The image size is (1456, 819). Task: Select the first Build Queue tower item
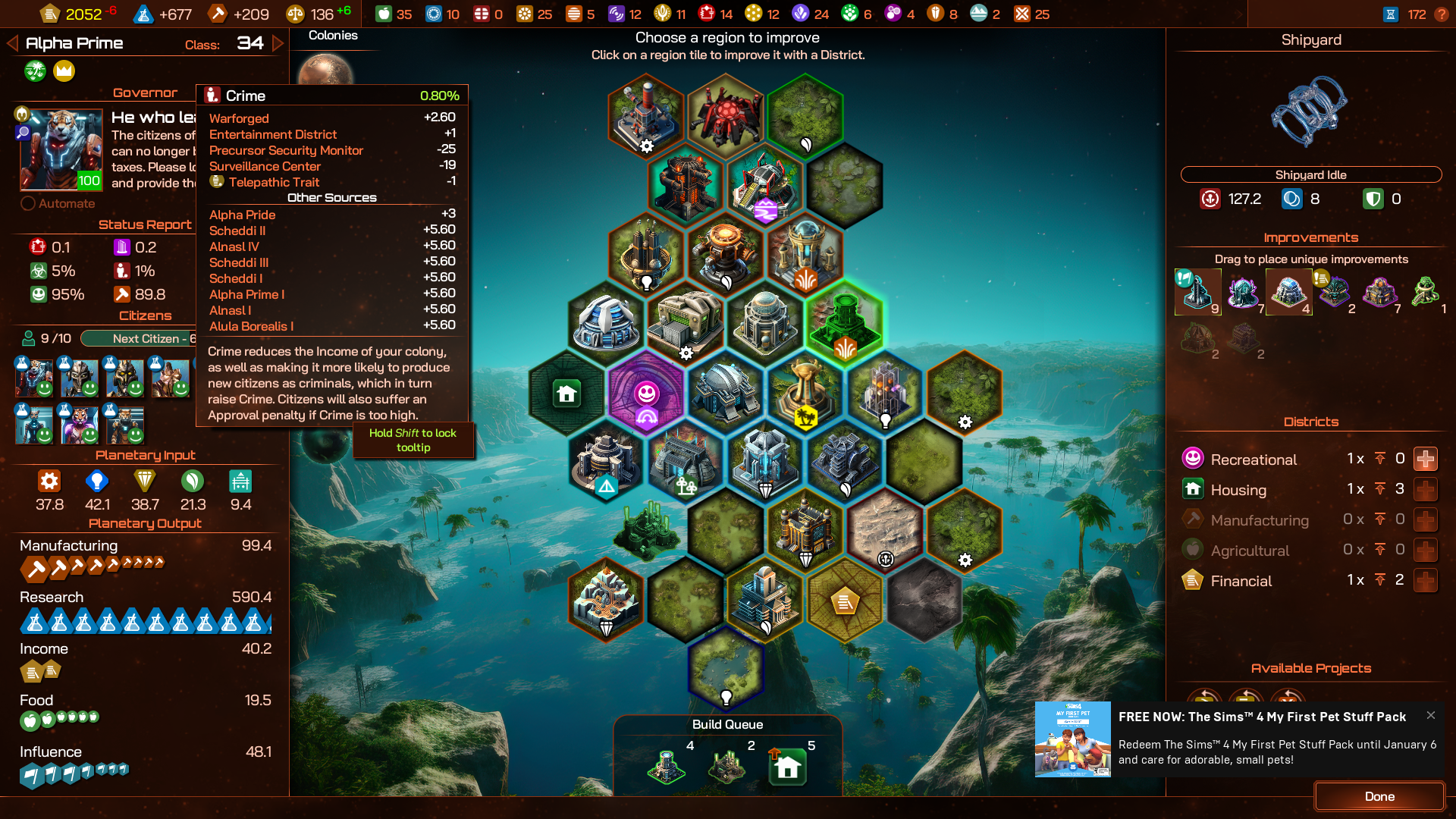[x=667, y=766]
